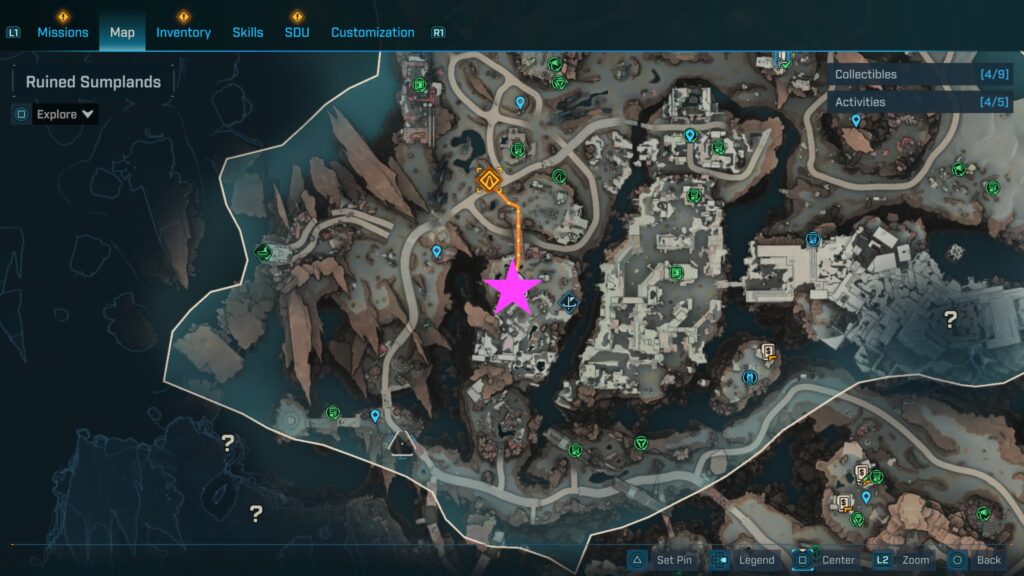Go Back from the map
1024x576 pixels.
976,560
